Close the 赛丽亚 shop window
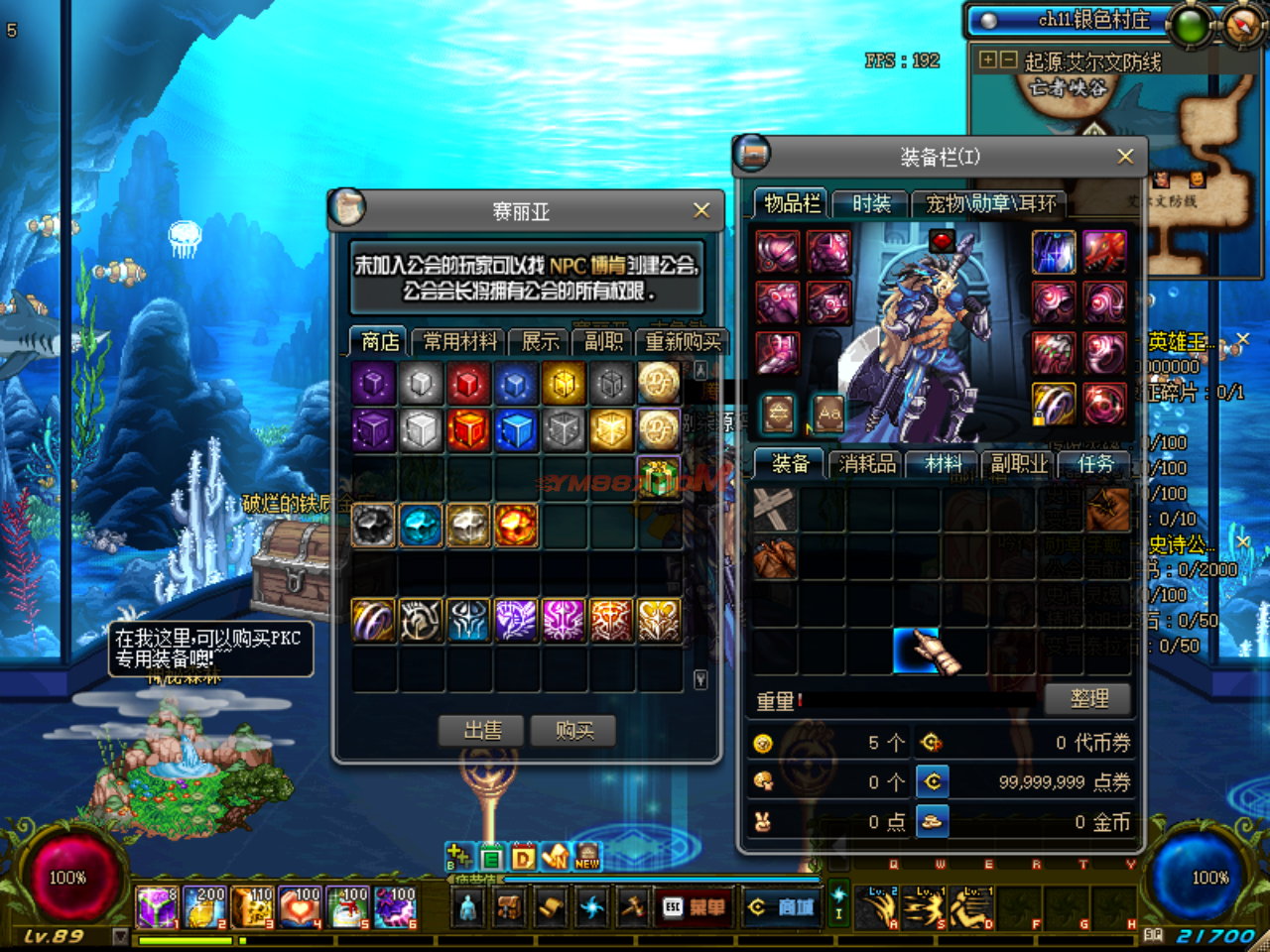This screenshot has width=1270, height=952. pos(701,210)
